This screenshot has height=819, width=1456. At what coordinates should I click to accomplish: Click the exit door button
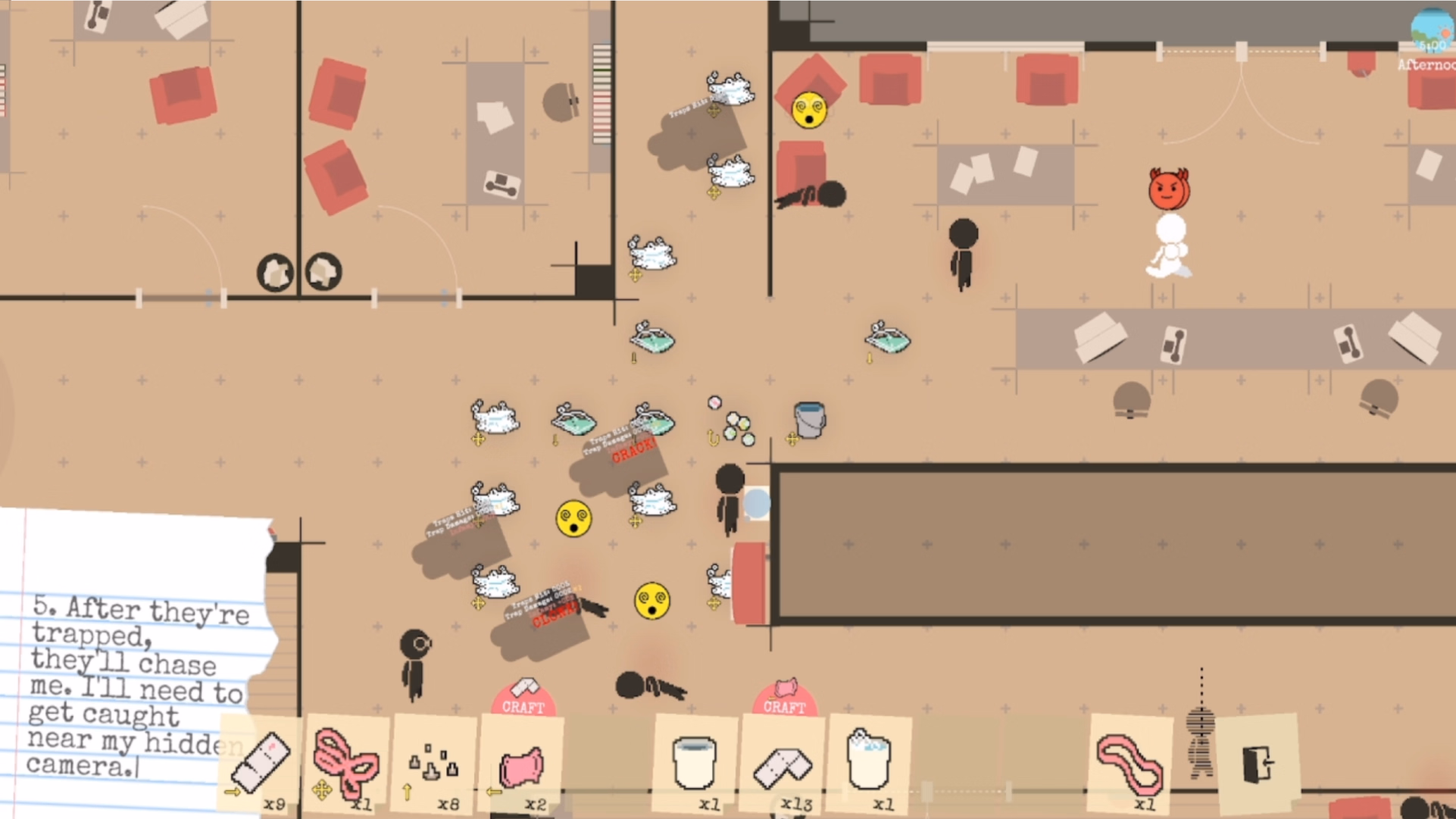point(1258,762)
